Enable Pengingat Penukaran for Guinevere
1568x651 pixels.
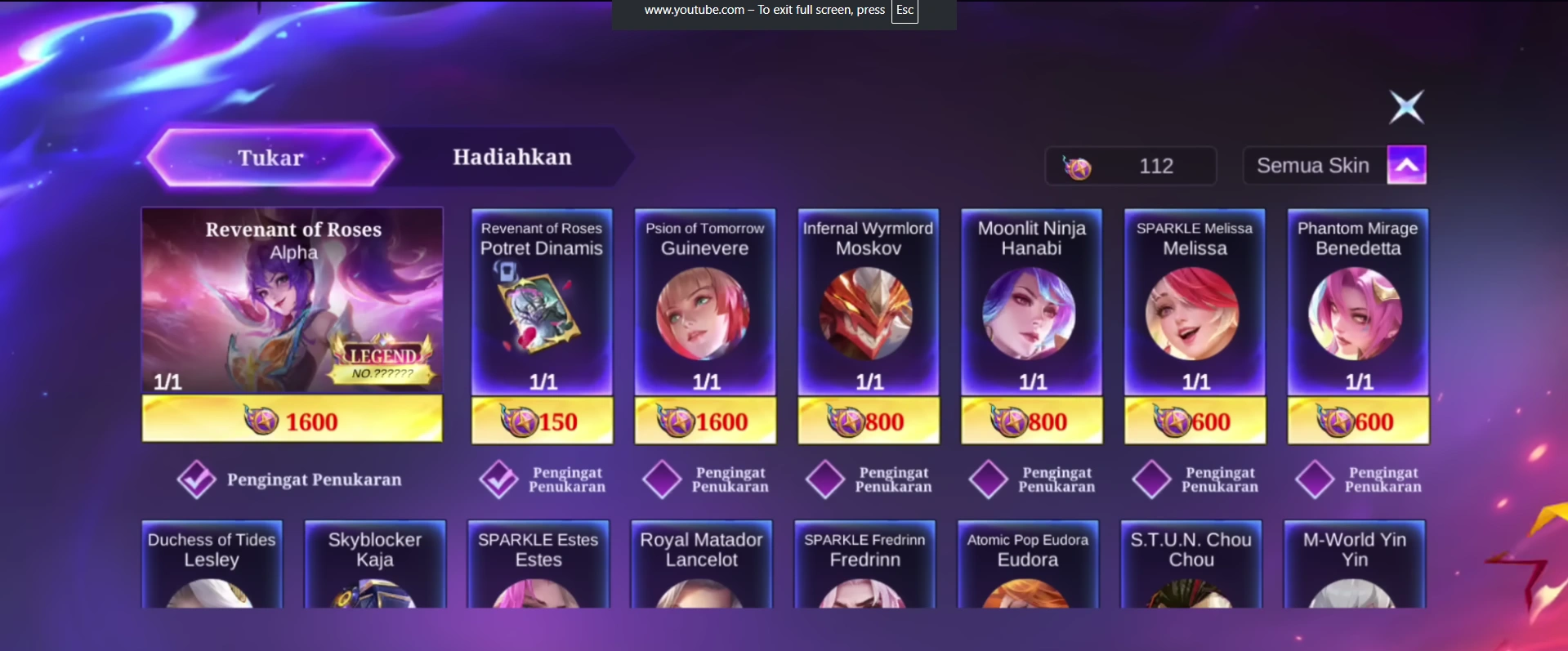pos(662,479)
